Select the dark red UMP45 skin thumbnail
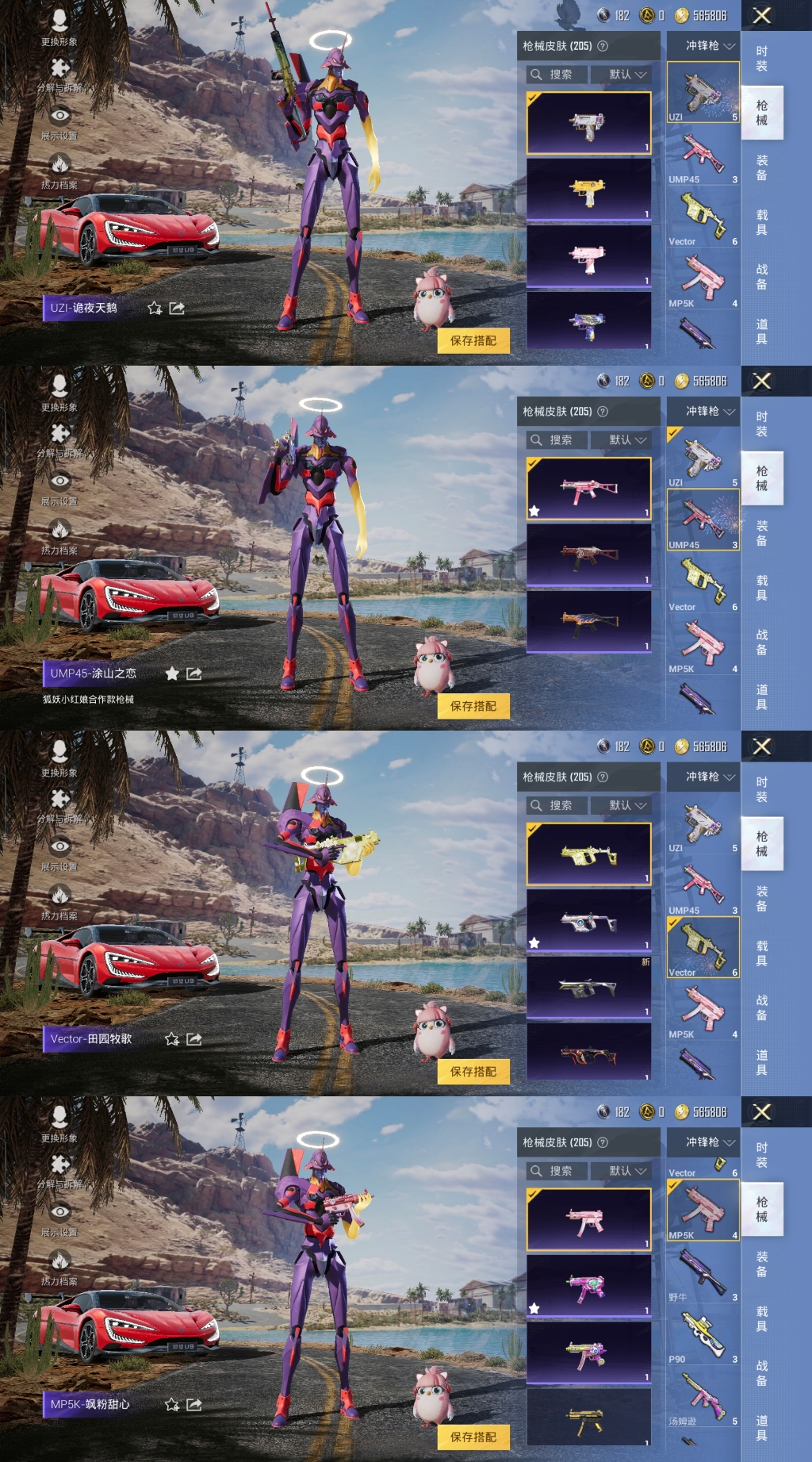 [588, 555]
